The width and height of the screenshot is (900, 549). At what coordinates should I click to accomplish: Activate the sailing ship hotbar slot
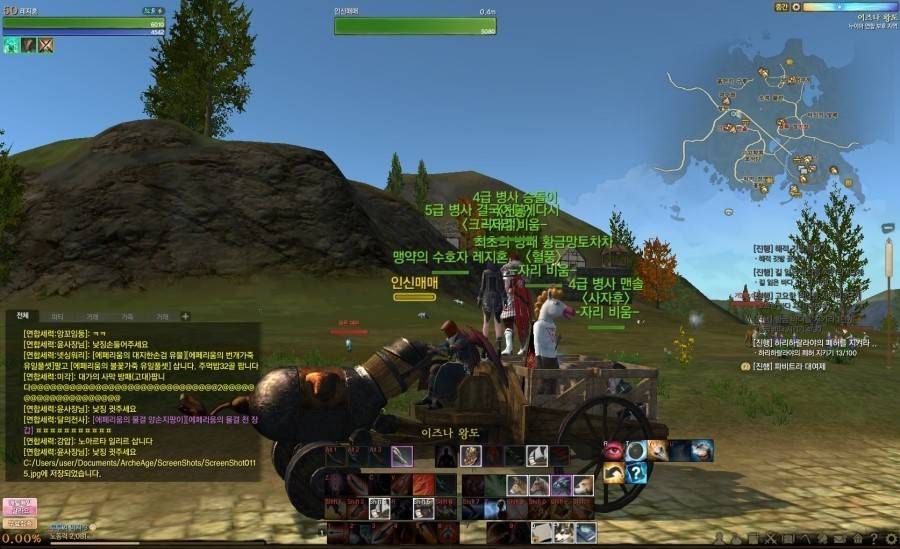(536, 456)
